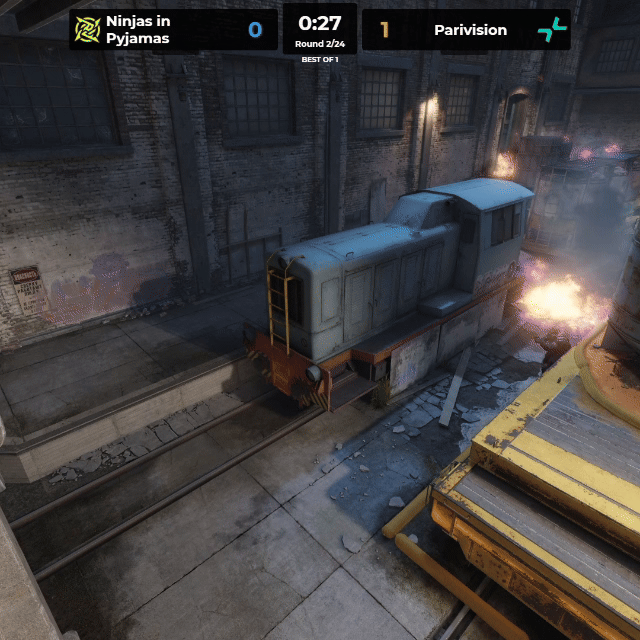Click the Ninjas in Pyjamas team logo
This screenshot has height=640, width=640.
click(87, 30)
